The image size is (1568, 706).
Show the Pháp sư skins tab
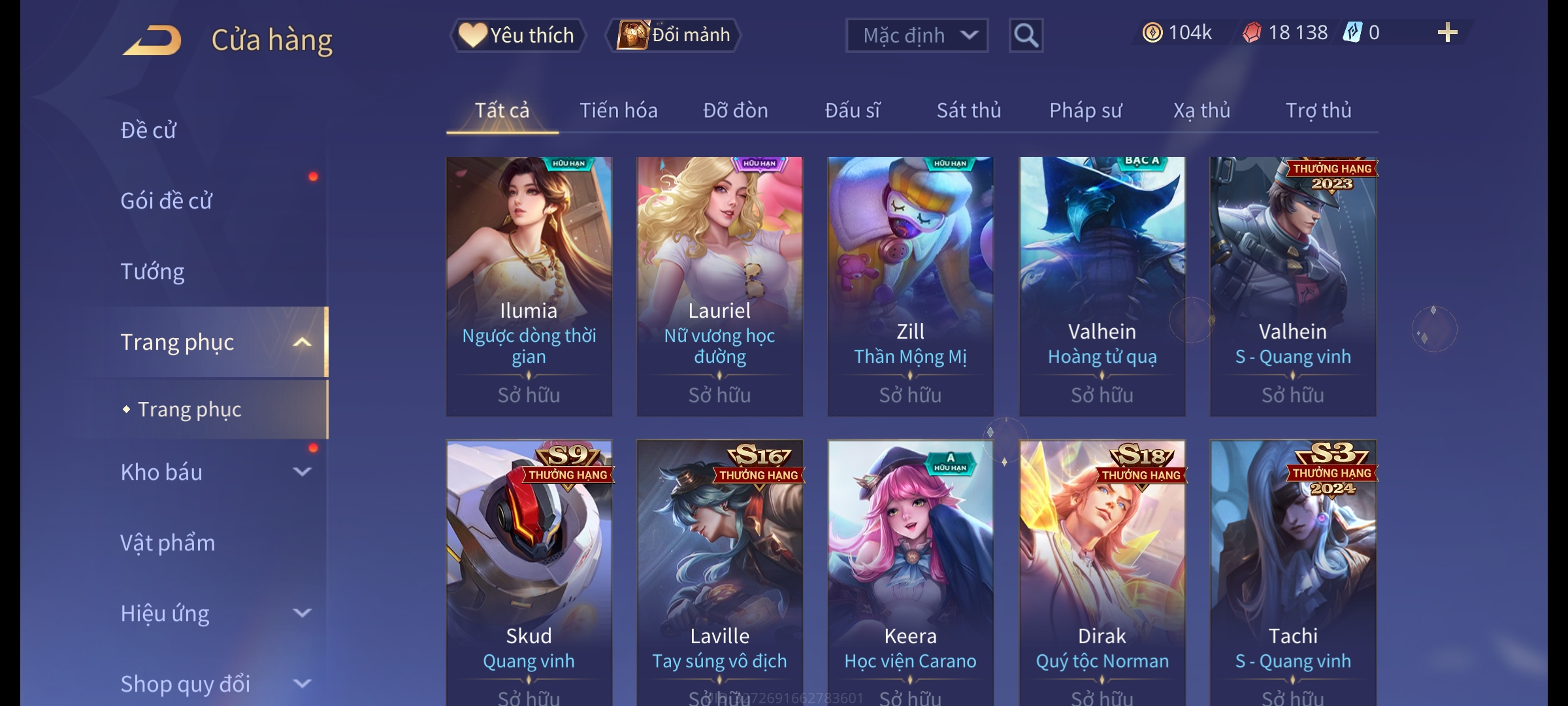coord(1085,110)
